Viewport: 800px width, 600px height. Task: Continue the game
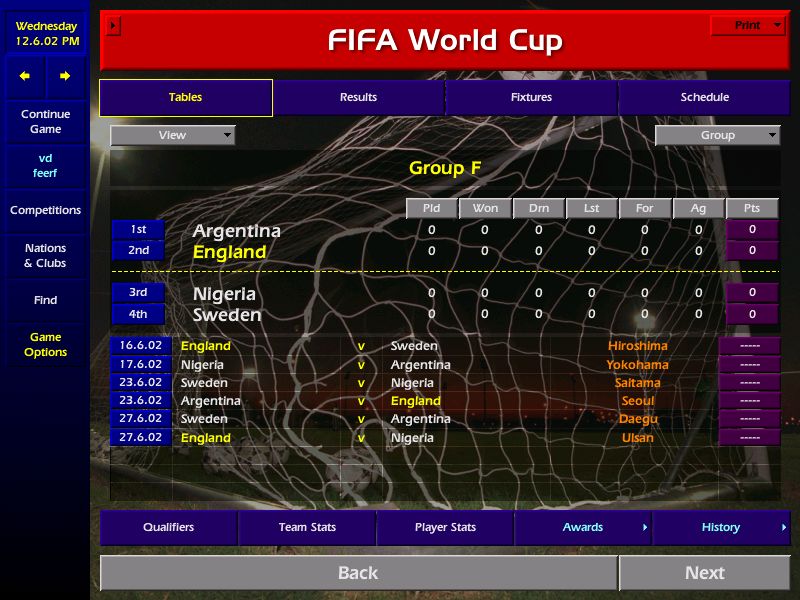pos(45,122)
